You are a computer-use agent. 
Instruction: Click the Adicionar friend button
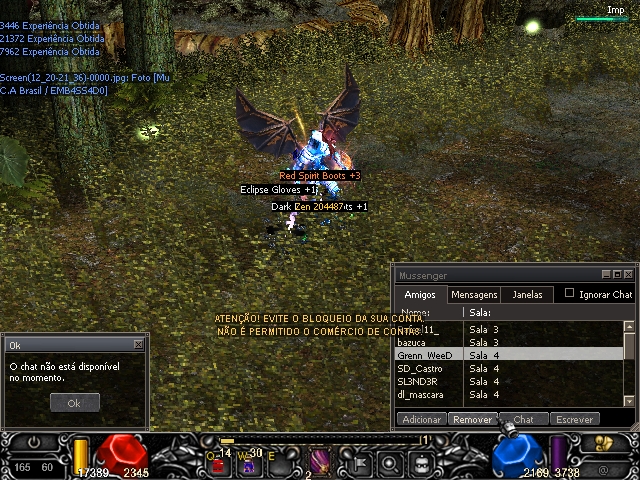click(x=421, y=420)
